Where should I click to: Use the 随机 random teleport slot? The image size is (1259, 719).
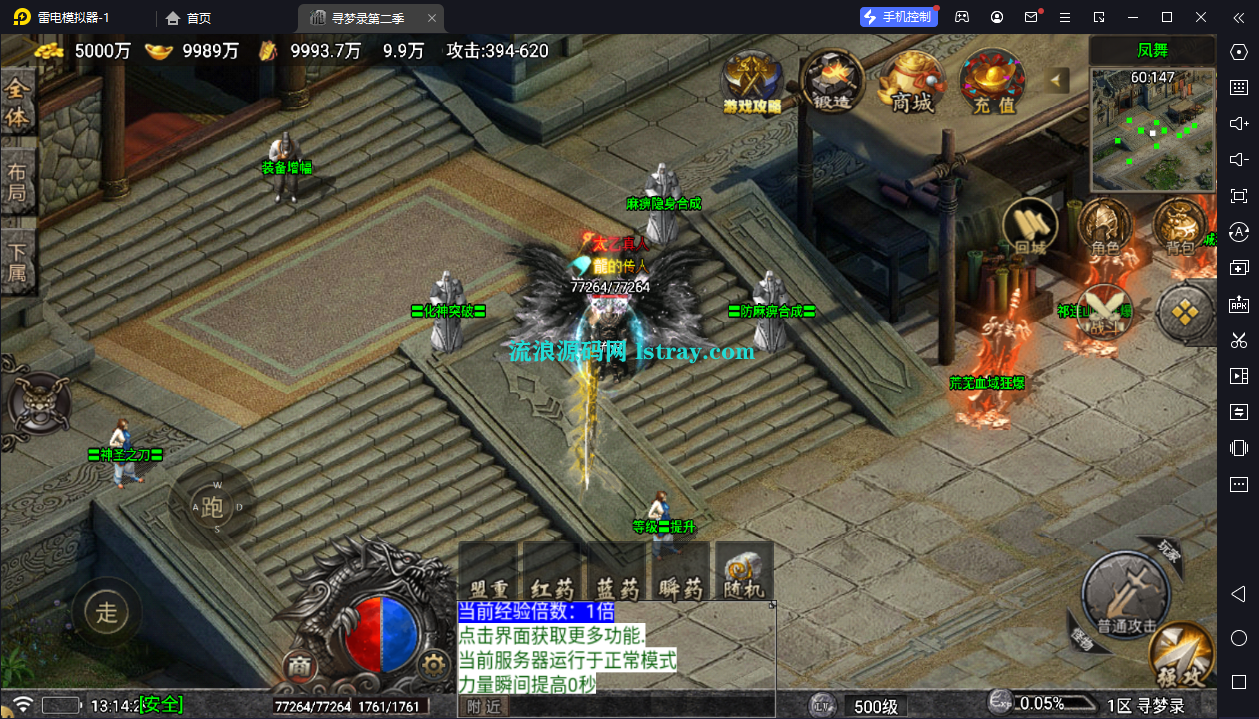click(x=744, y=573)
